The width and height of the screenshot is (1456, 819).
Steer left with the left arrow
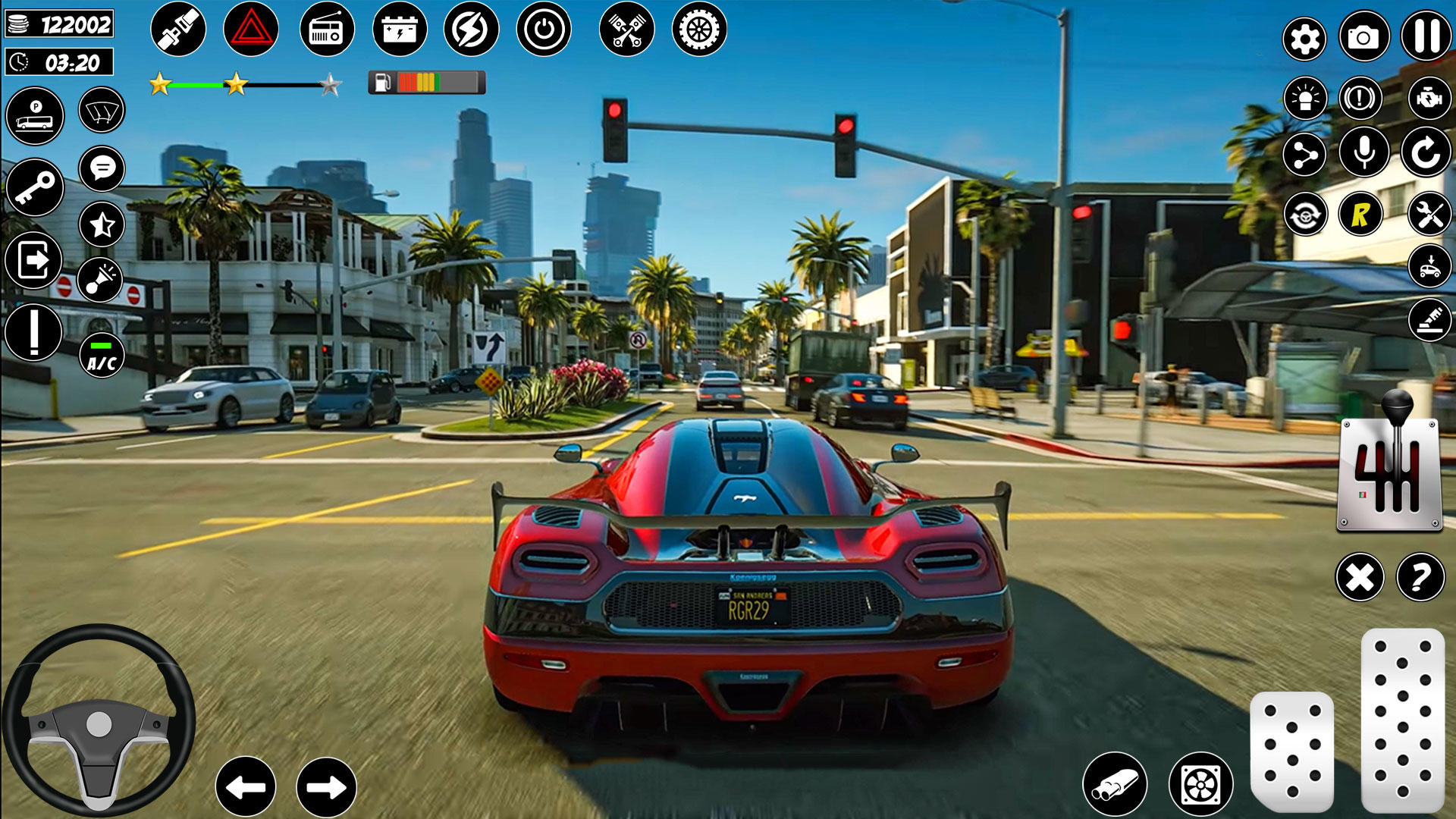[246, 787]
